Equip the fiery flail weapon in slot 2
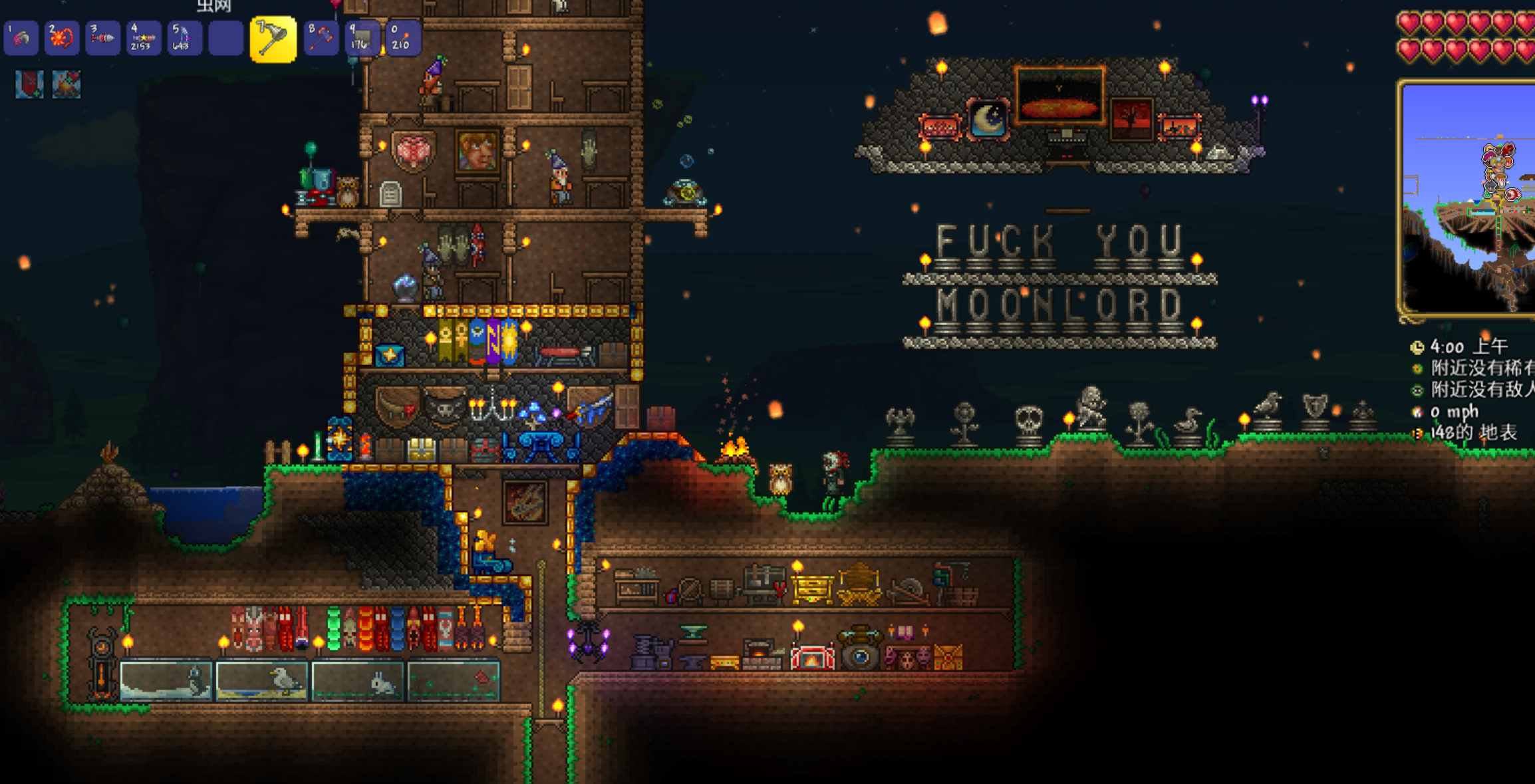1535x784 pixels. [x=62, y=38]
